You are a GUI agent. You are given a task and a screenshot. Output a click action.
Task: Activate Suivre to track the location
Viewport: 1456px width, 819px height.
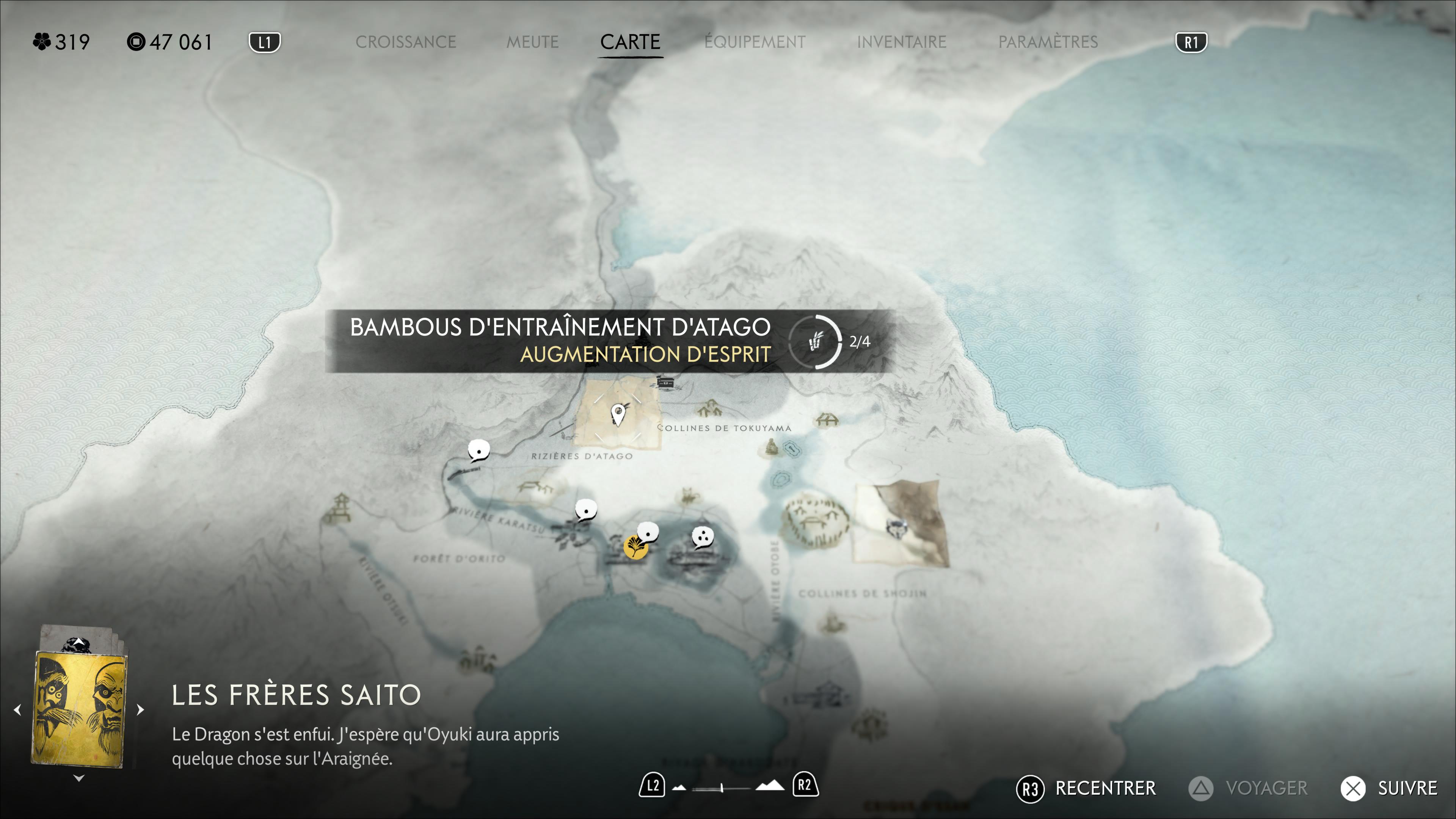(x=1389, y=789)
